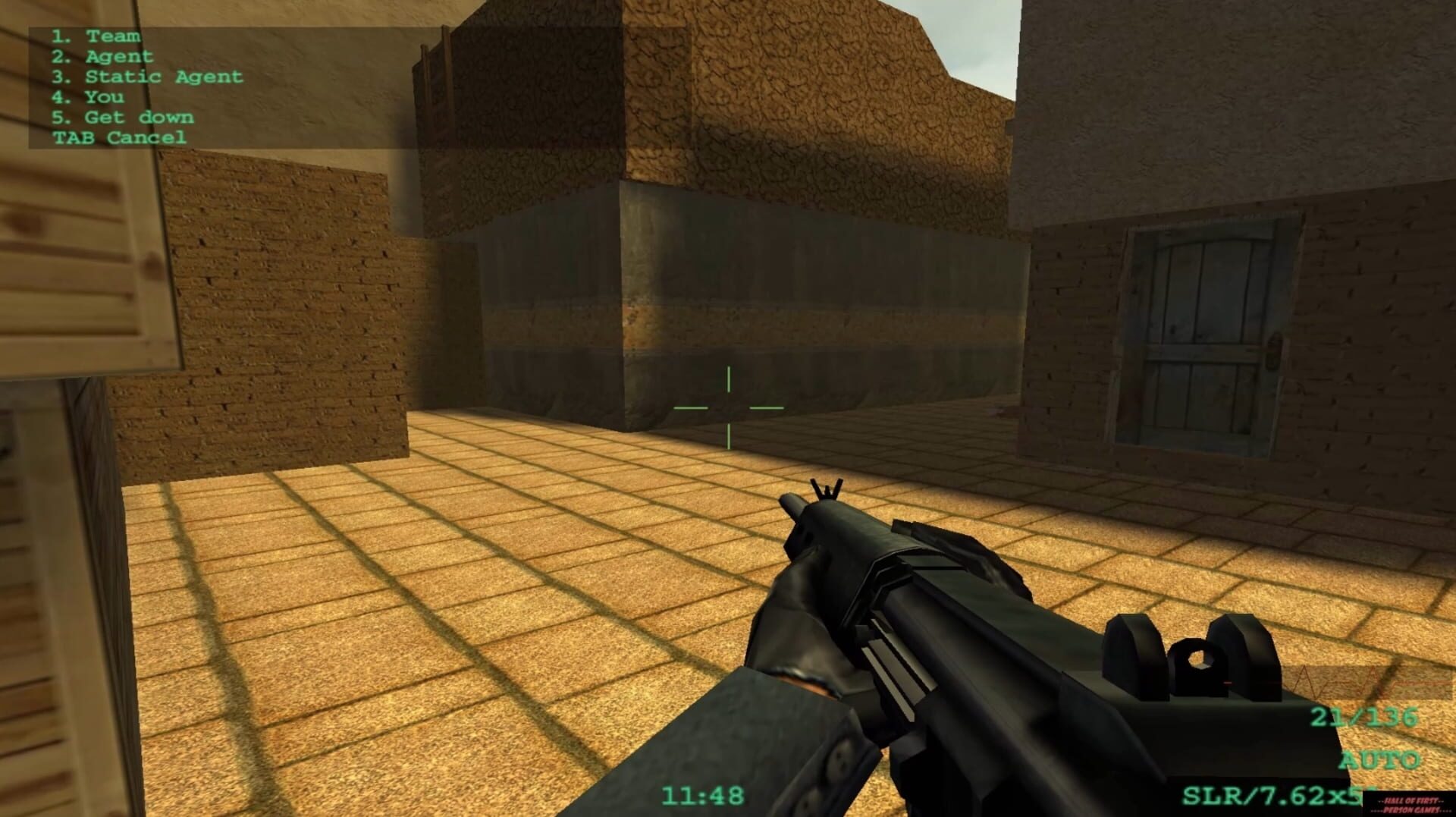The width and height of the screenshot is (1456, 817).
Task: Issue the "5. Get down" order
Action: pyautogui.click(x=122, y=116)
